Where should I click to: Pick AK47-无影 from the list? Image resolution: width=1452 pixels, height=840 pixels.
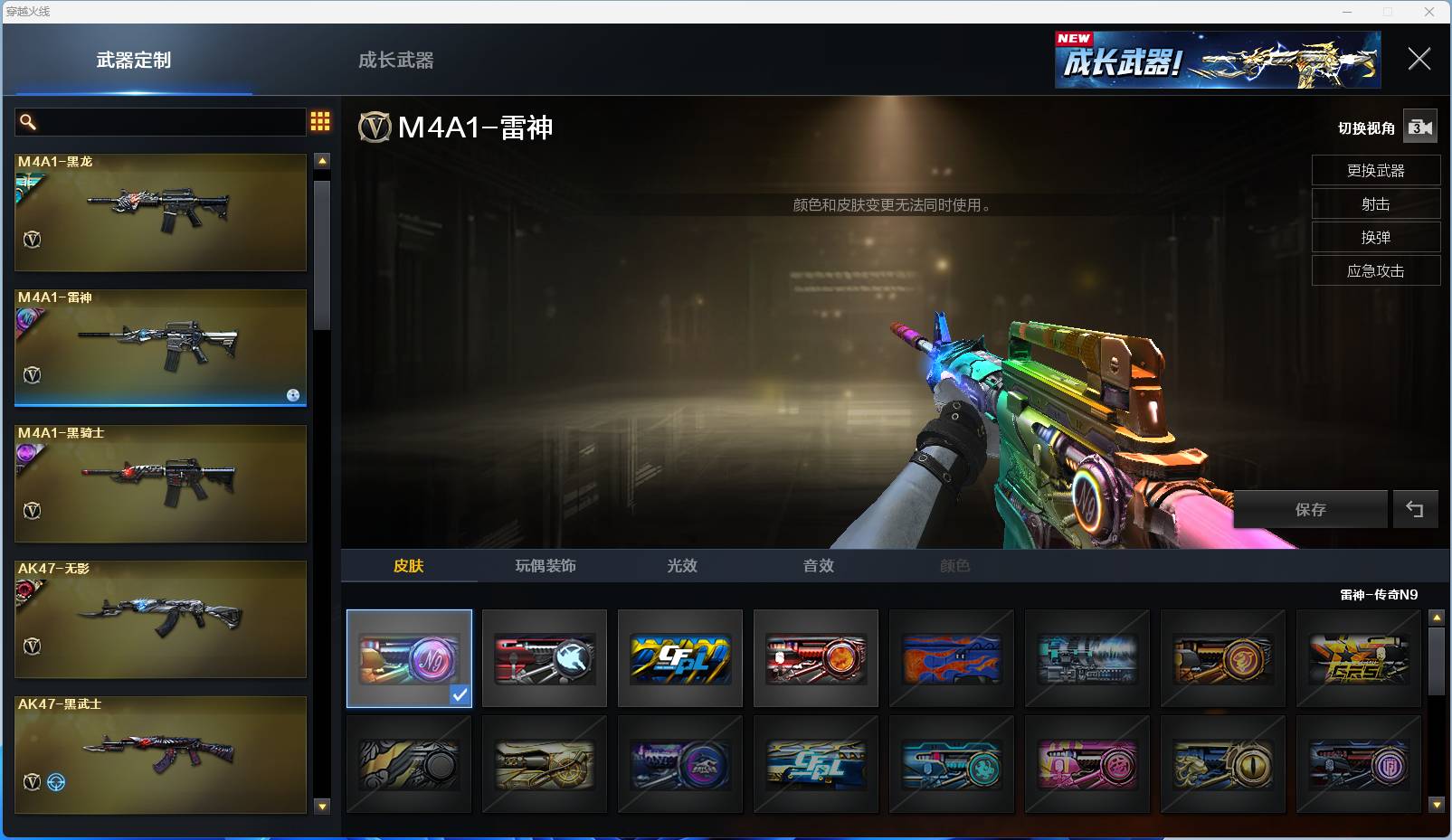click(160, 619)
